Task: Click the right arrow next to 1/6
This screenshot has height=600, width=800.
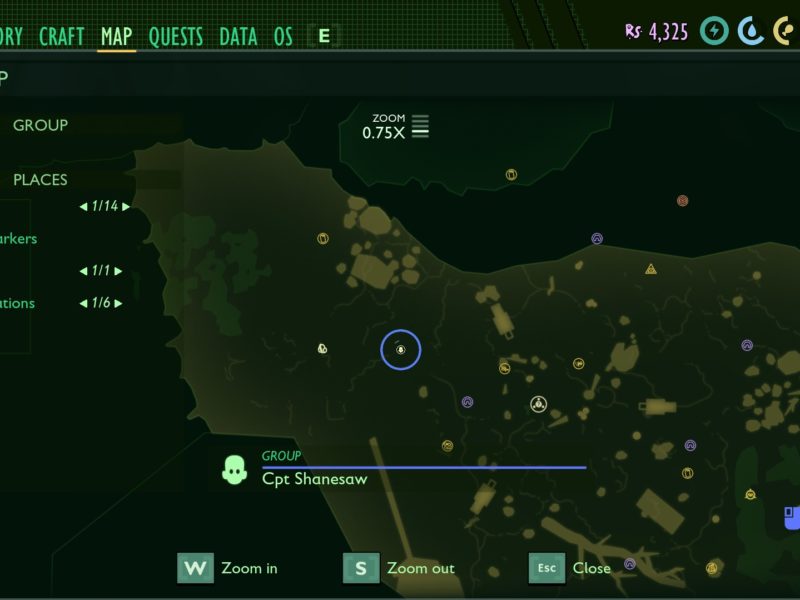Action: point(119,303)
